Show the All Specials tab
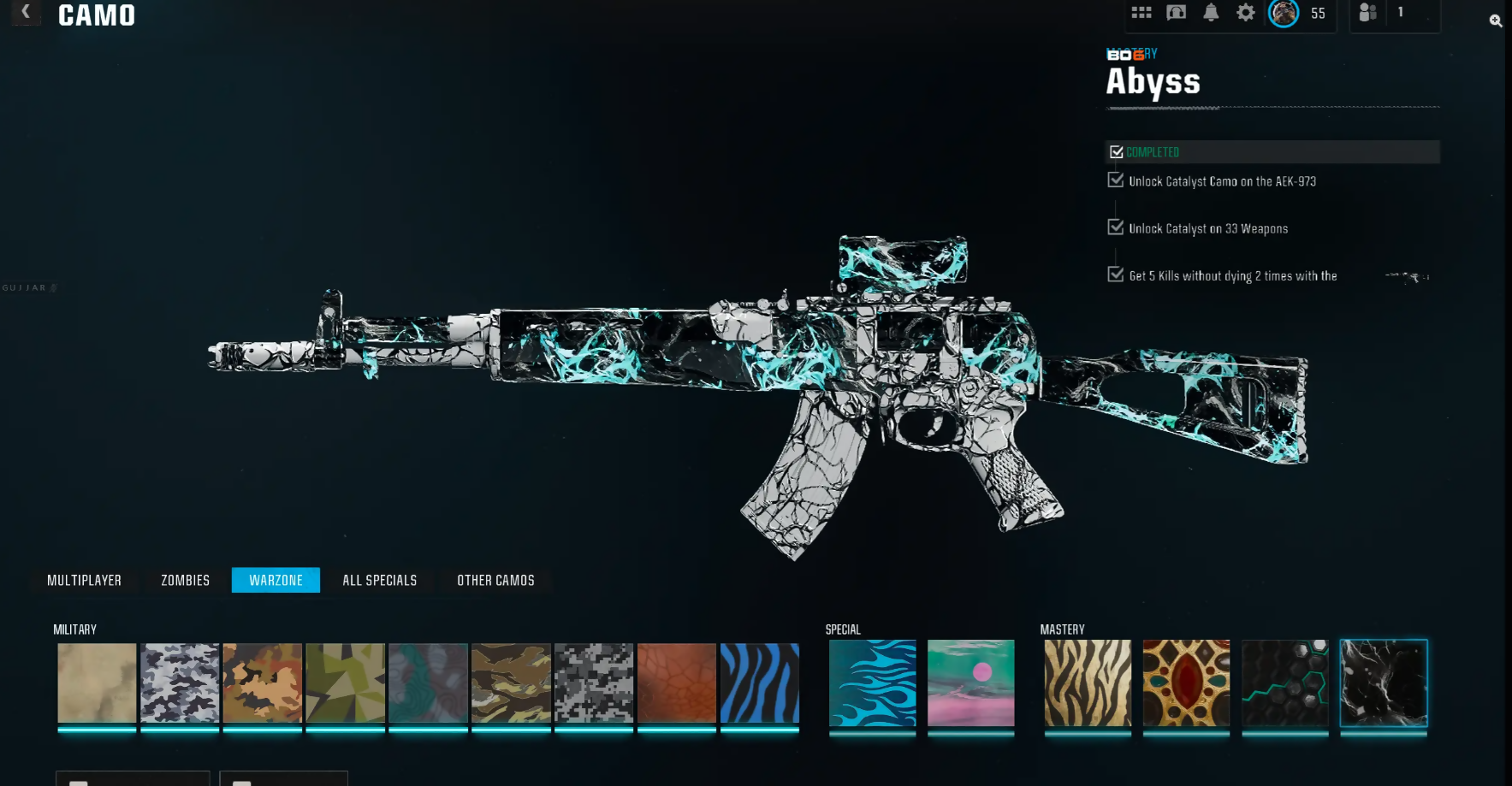The height and width of the screenshot is (786, 1512). tap(379, 580)
